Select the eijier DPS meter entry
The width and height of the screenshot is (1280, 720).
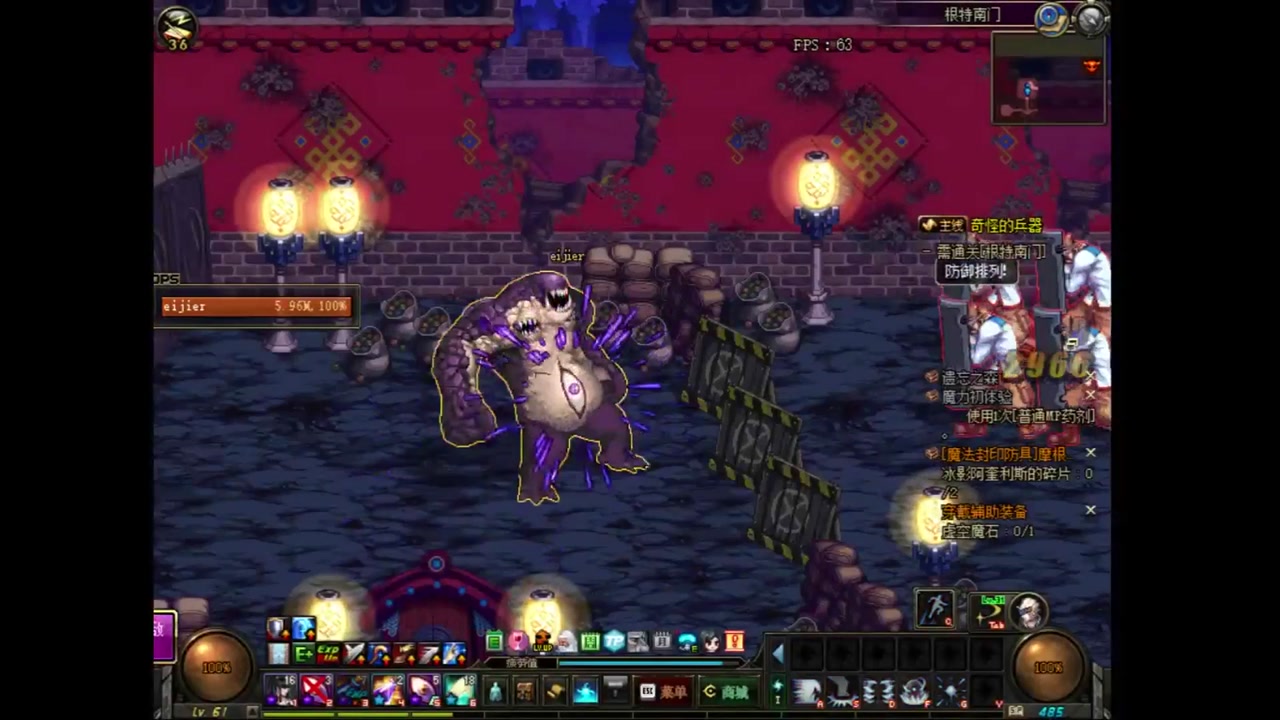(x=257, y=306)
